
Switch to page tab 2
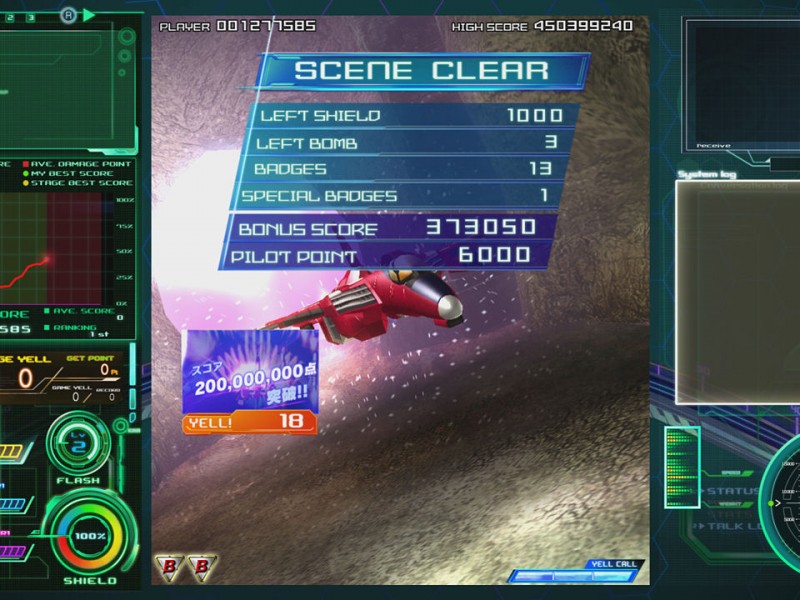tap(11, 17)
